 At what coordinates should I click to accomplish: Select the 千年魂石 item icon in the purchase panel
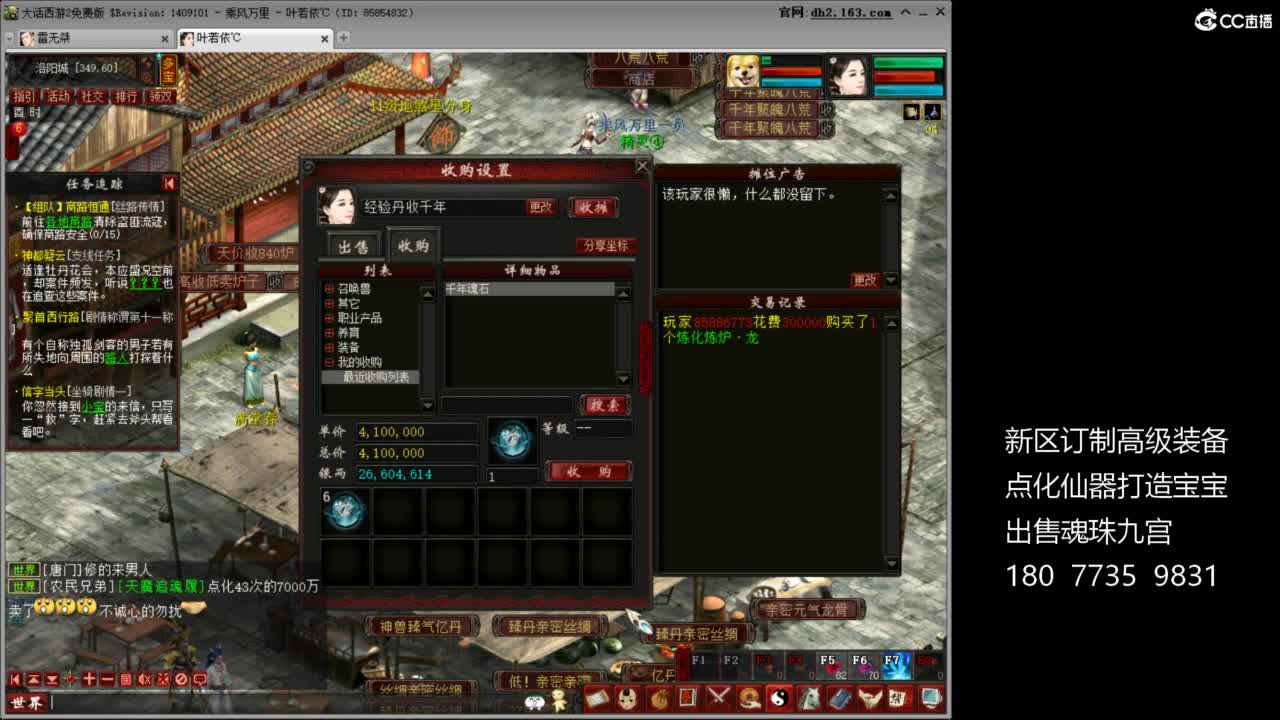click(470, 290)
